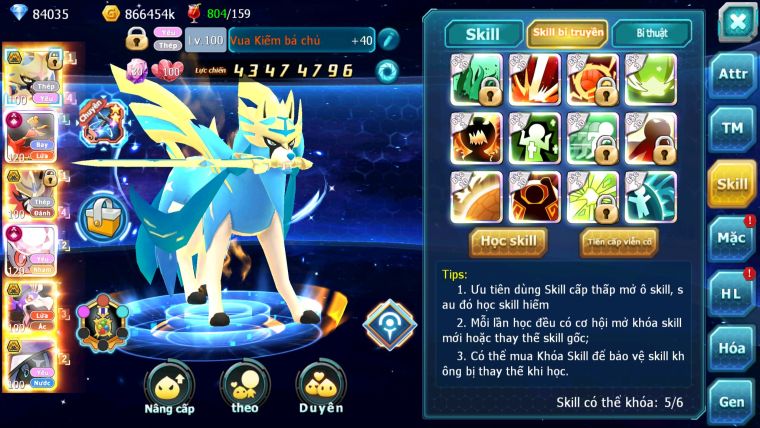Select the Mặc side tab
760x428 pixels.
click(733, 238)
